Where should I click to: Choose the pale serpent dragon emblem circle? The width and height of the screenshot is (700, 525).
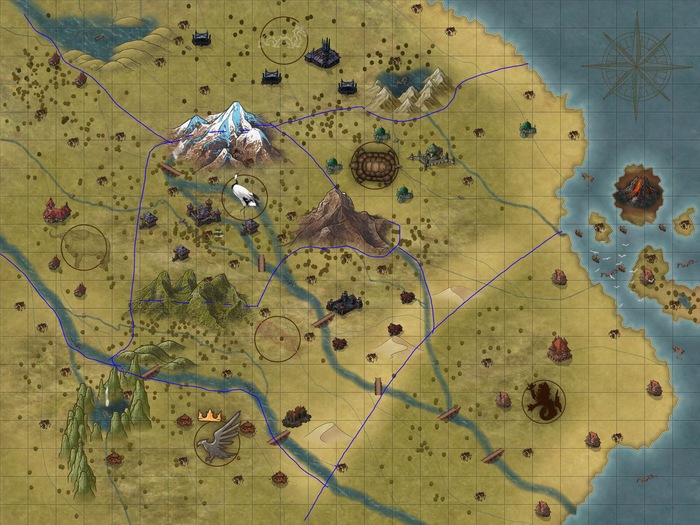click(281, 38)
